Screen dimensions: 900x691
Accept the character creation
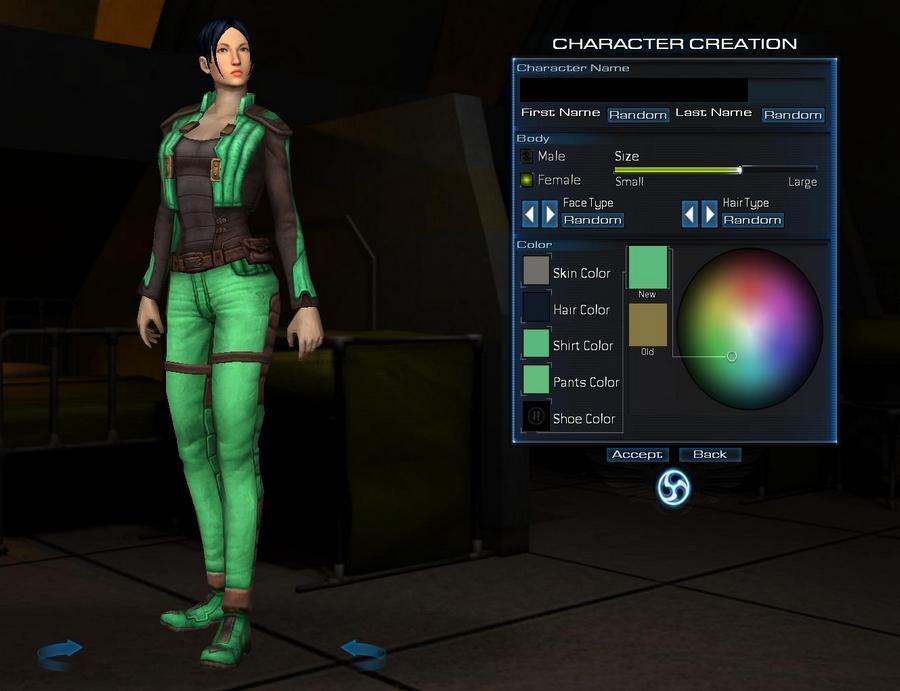637,455
